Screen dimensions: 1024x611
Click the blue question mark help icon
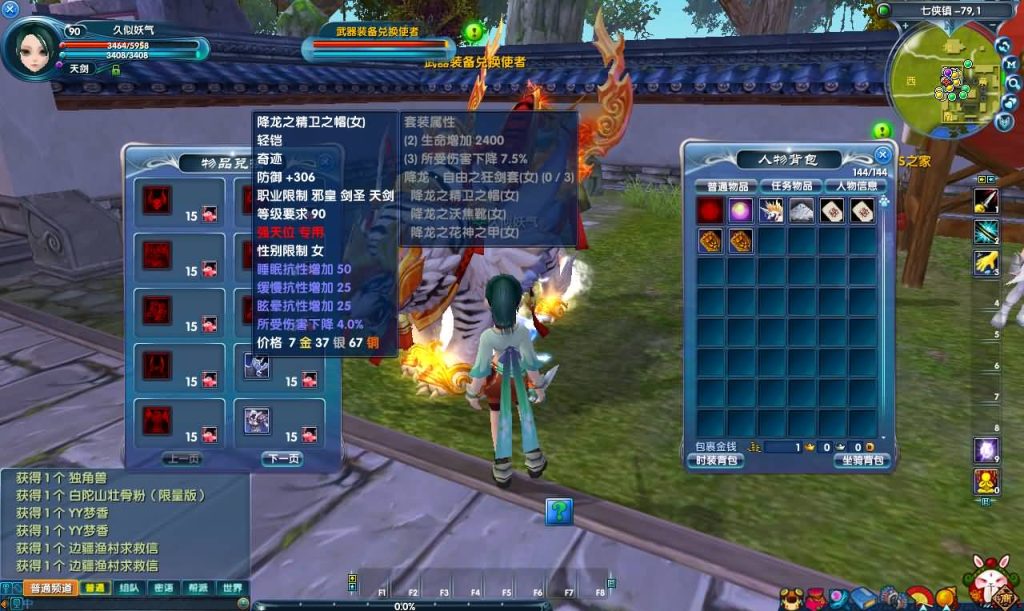pyautogui.click(x=559, y=511)
